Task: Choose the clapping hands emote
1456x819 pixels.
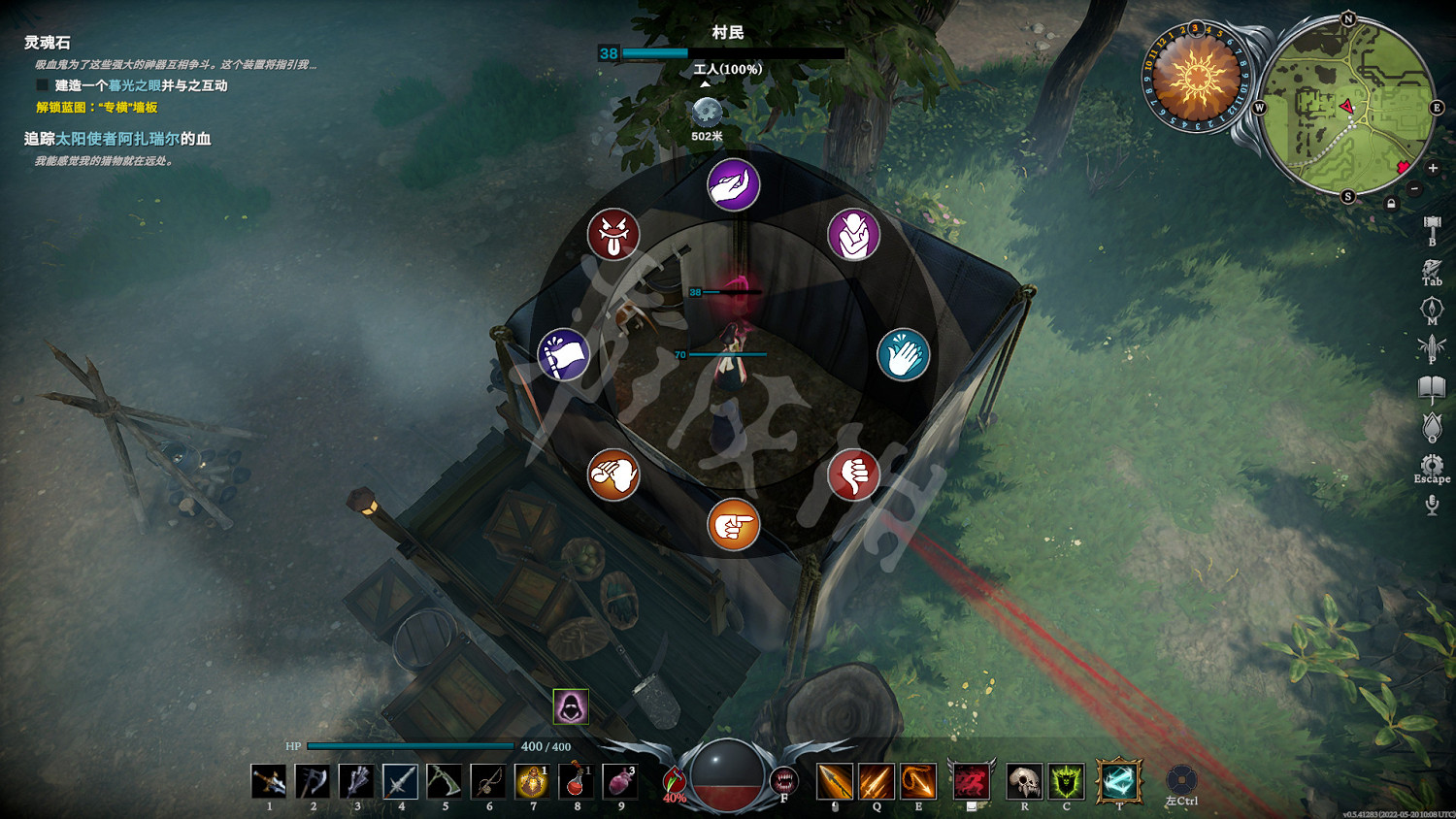Action: 903,355
